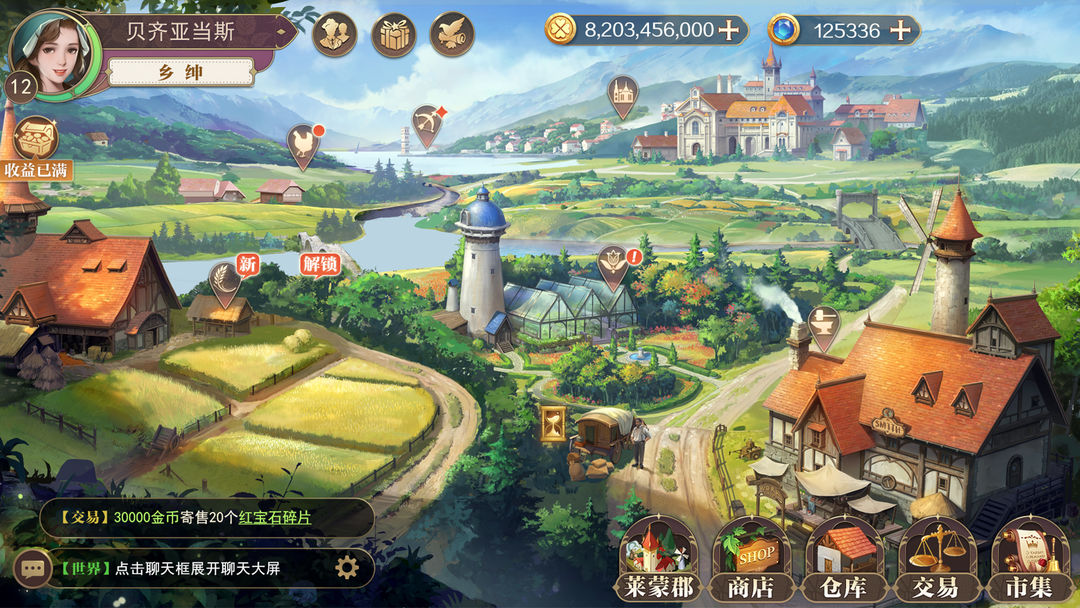Open the gift box rewards icon
The image size is (1080, 608).
(393, 34)
